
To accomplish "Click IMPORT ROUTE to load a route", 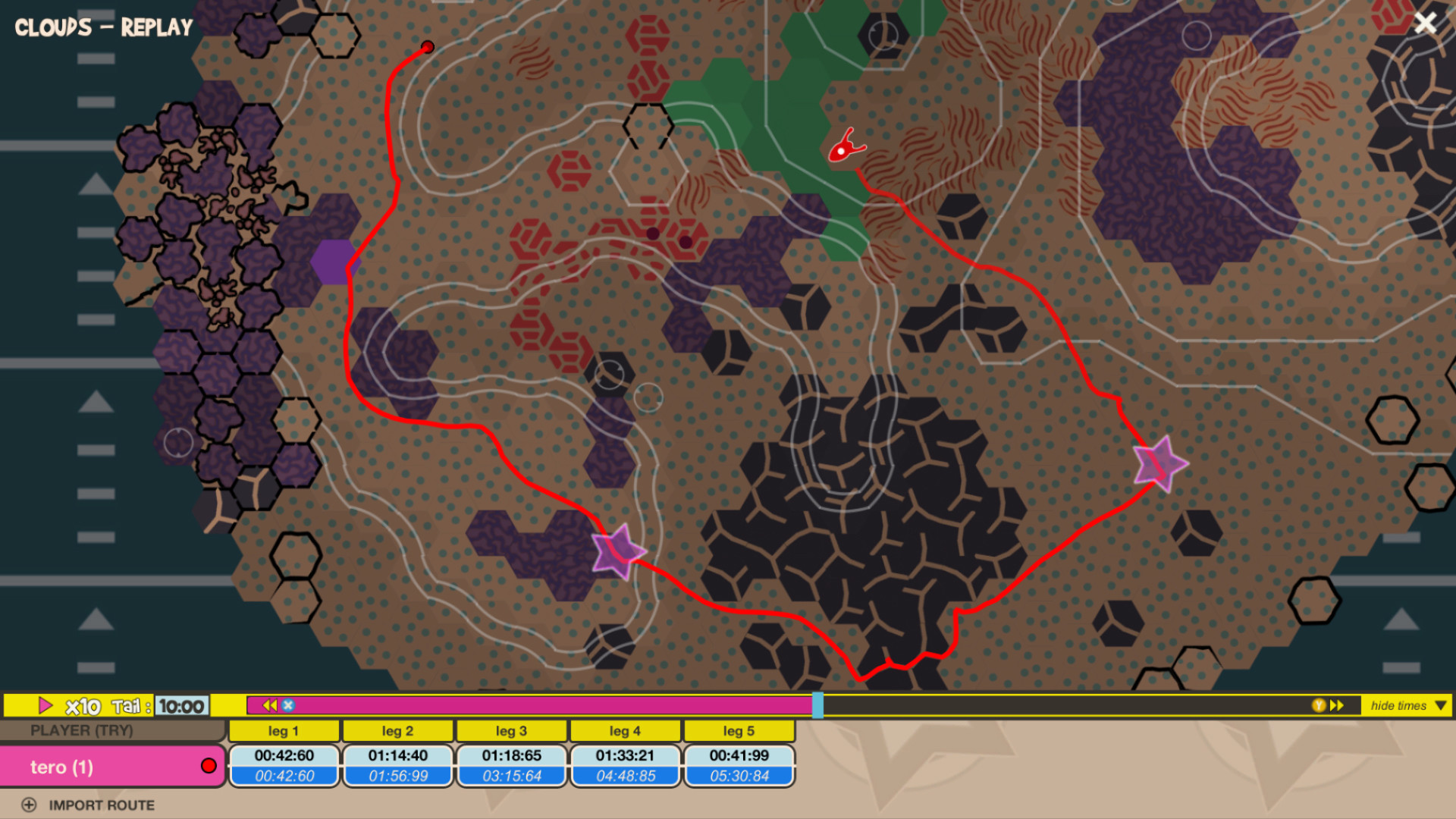I will tap(101, 805).
